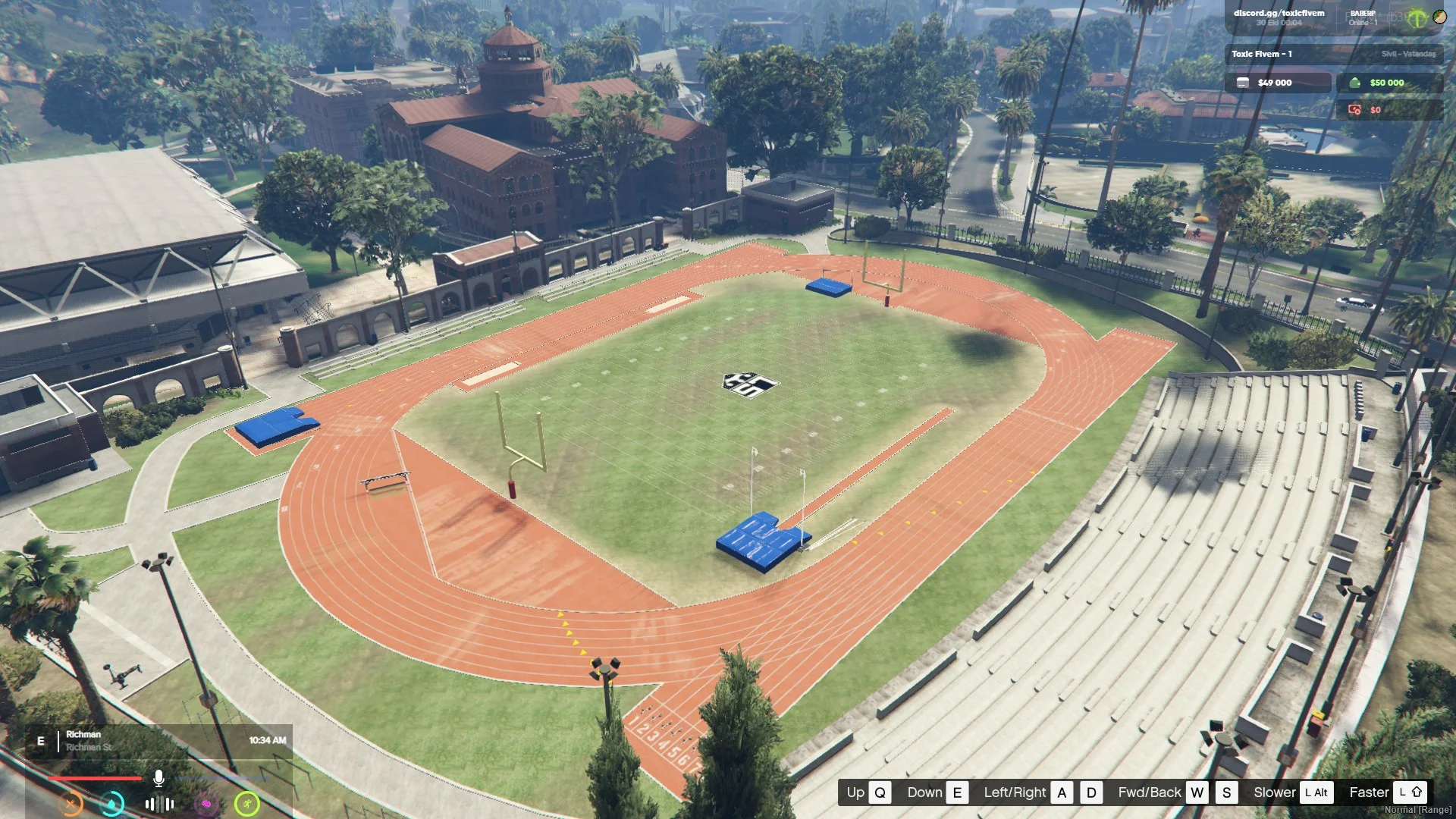Toggle the microphone icon
Image resolution: width=1456 pixels, height=819 pixels.
(158, 778)
